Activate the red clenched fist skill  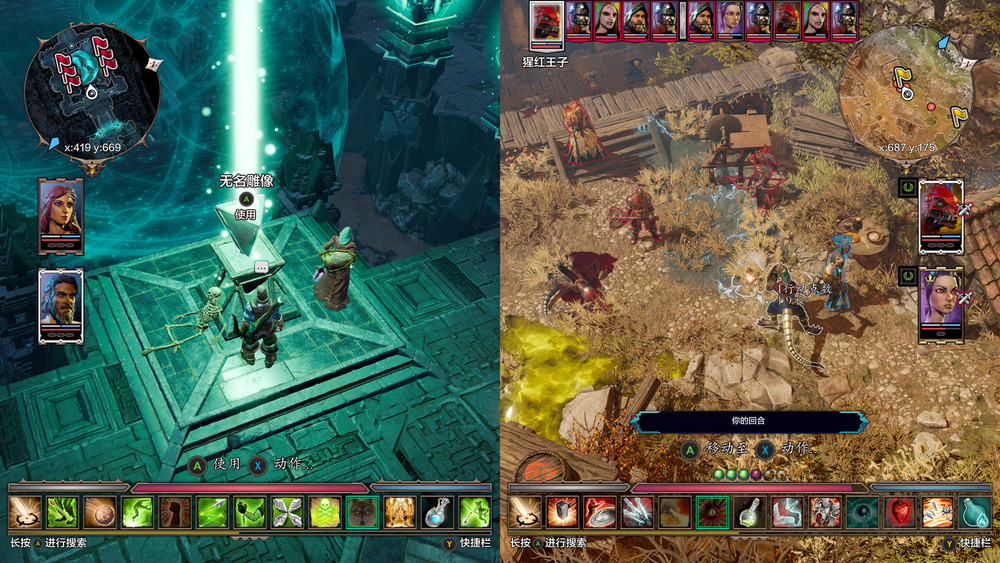(x=174, y=512)
